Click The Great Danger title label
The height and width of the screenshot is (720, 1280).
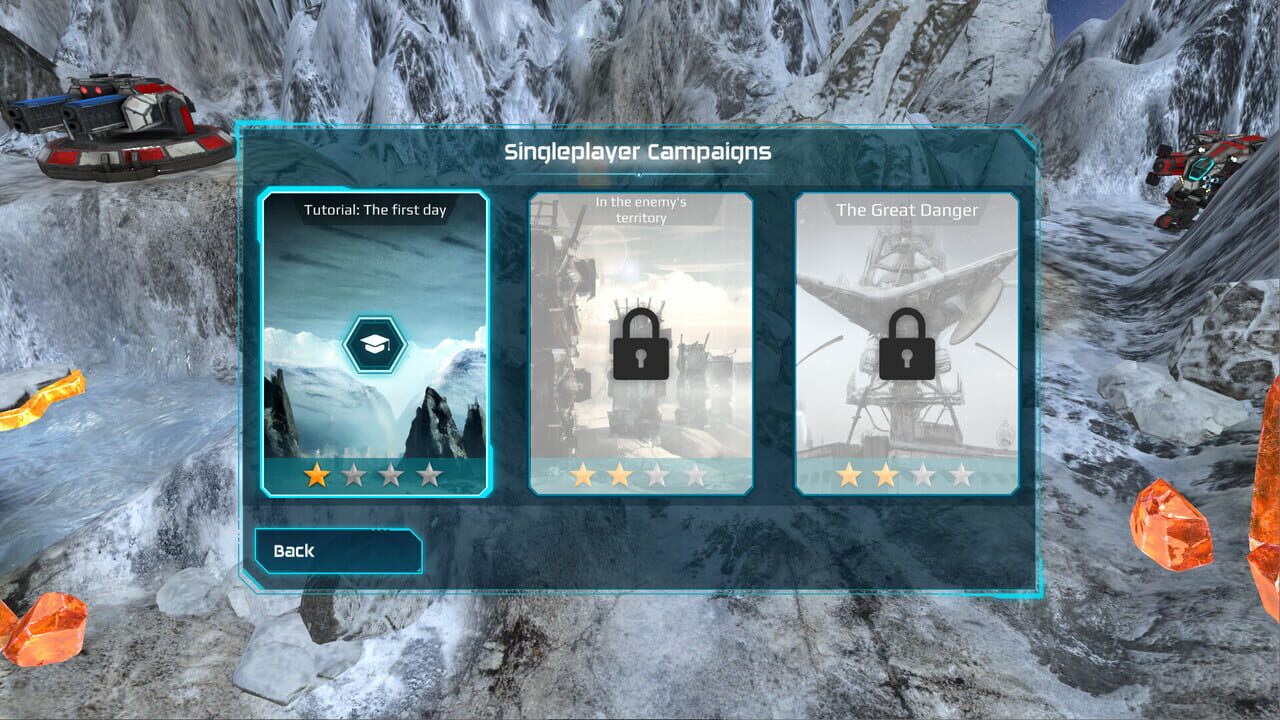coord(908,210)
